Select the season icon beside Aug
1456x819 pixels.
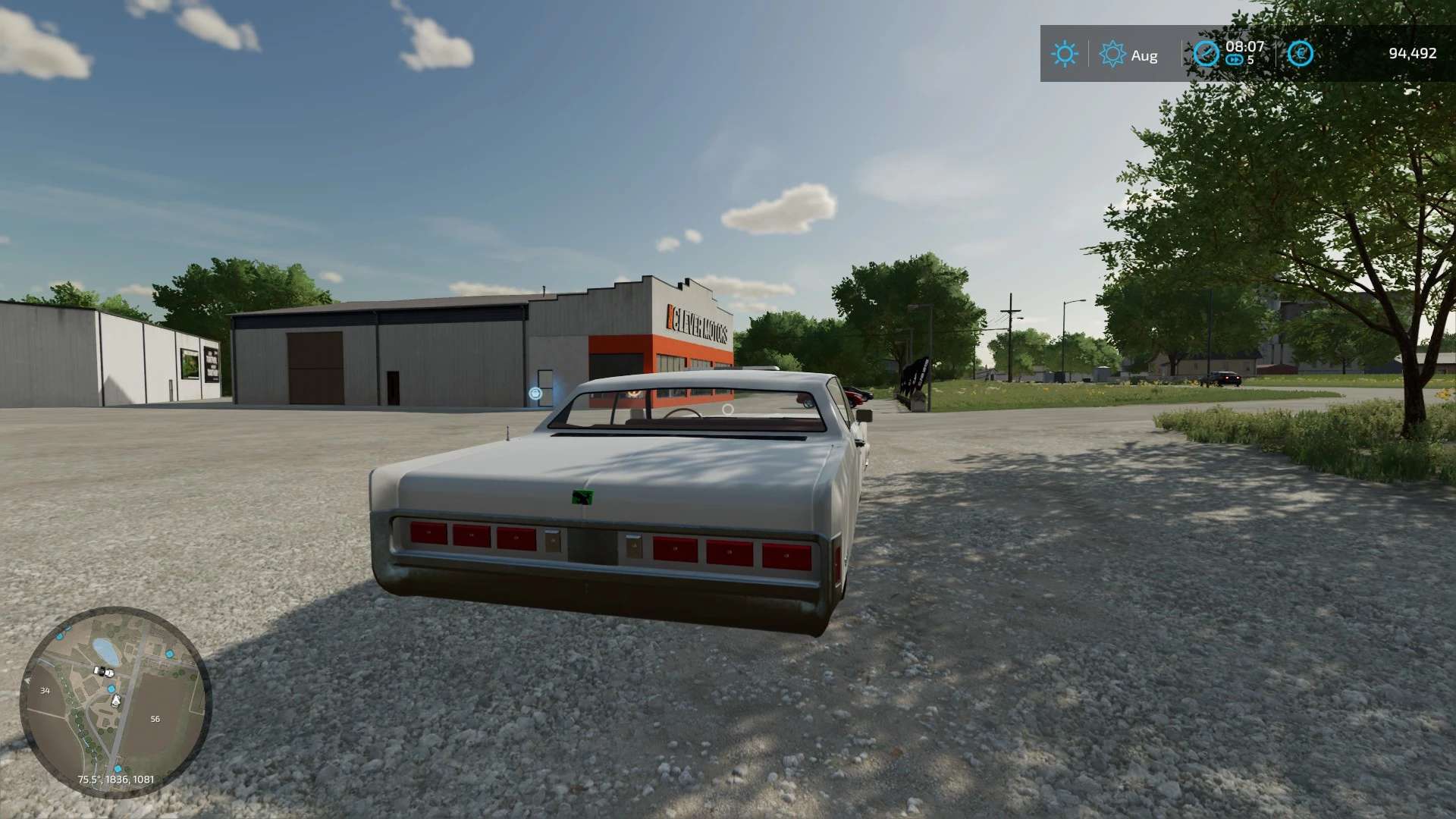(1112, 55)
